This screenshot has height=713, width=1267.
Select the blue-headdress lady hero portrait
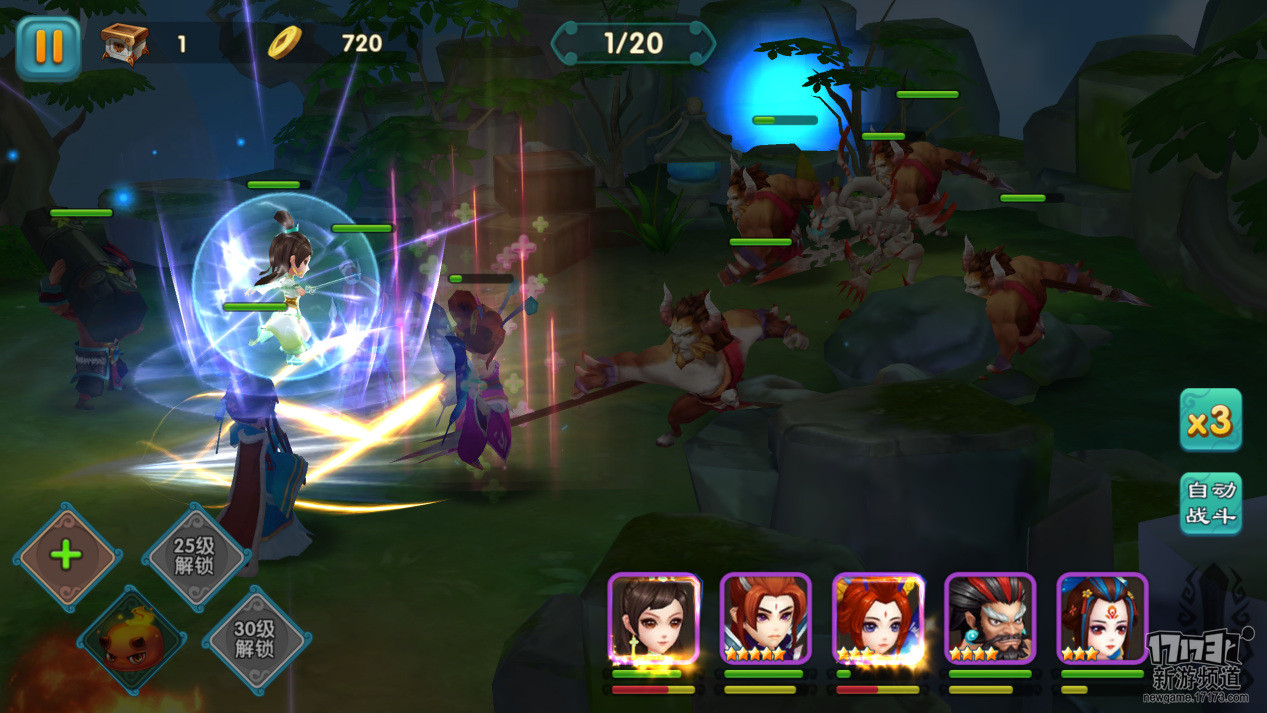coord(1101,617)
